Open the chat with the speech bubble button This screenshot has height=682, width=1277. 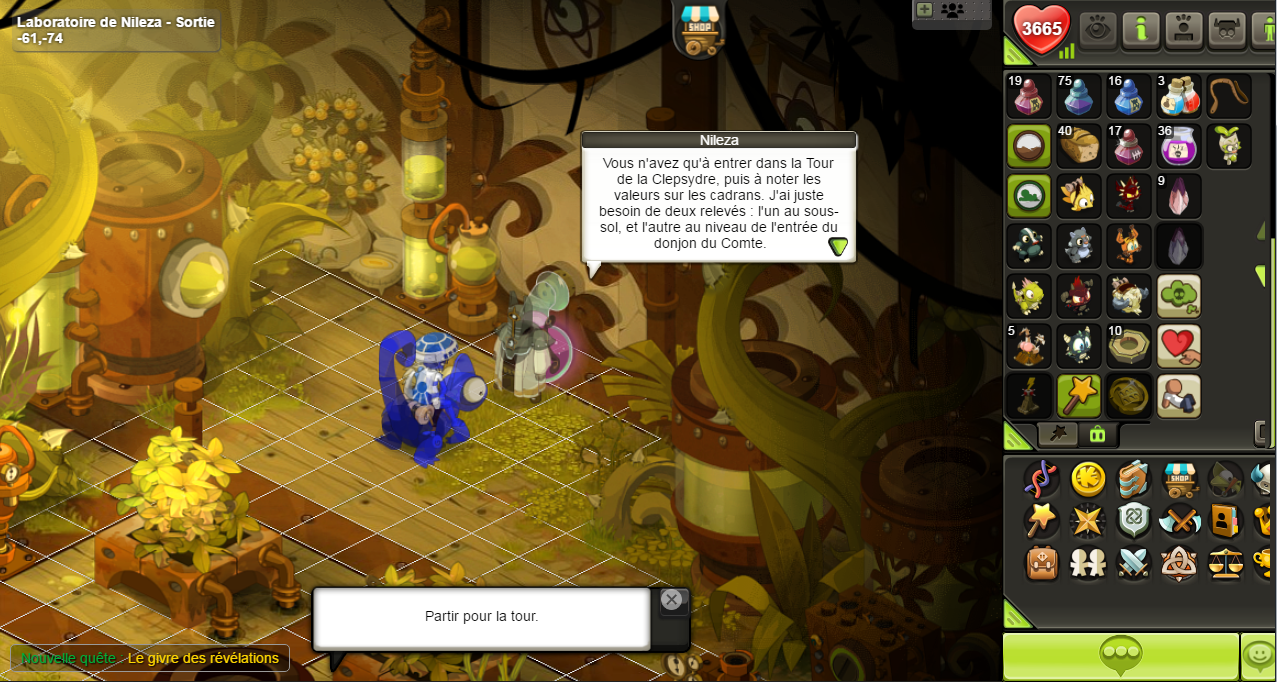(1120, 656)
